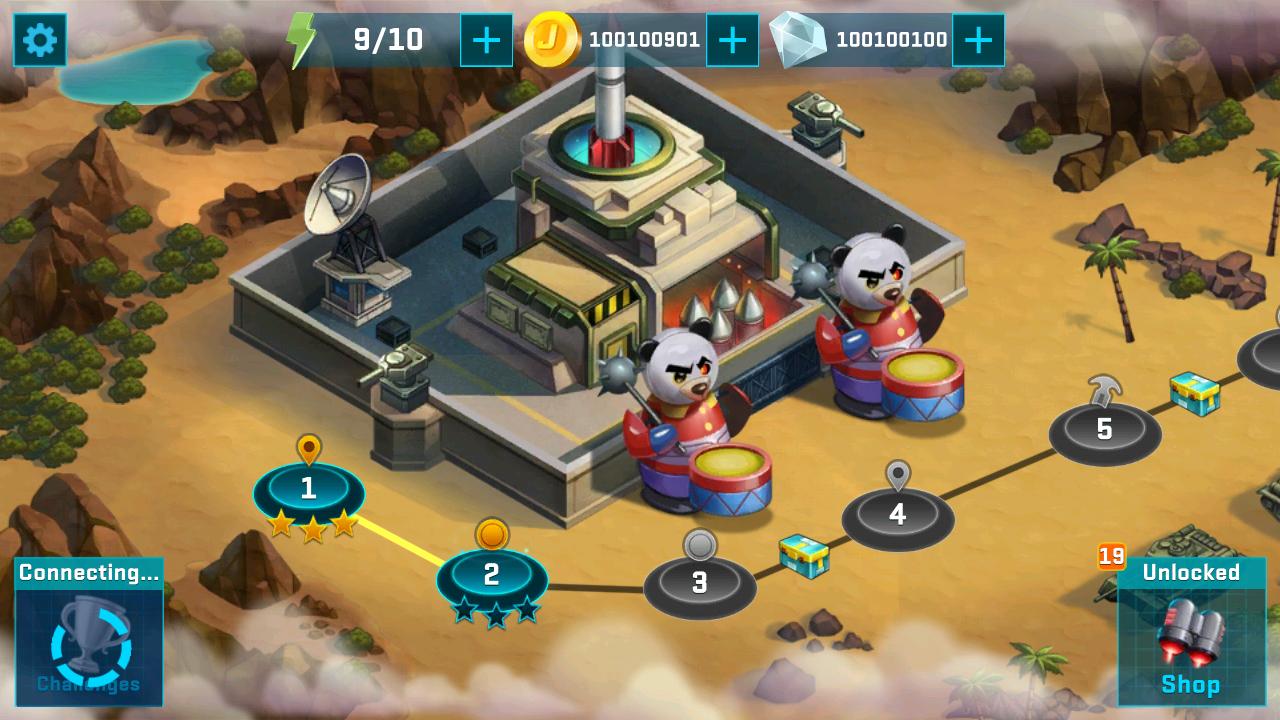Add more energy with plus button
Screen dimensions: 1280x720
pos(486,40)
